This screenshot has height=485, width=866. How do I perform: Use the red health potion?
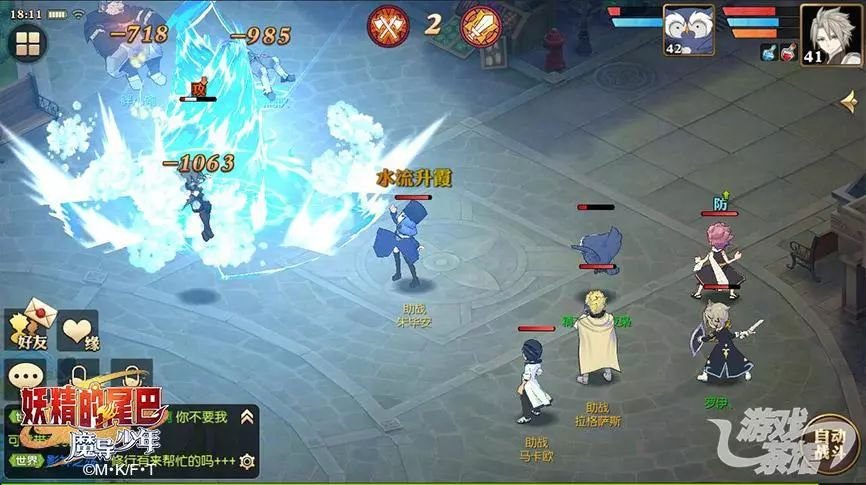789,52
